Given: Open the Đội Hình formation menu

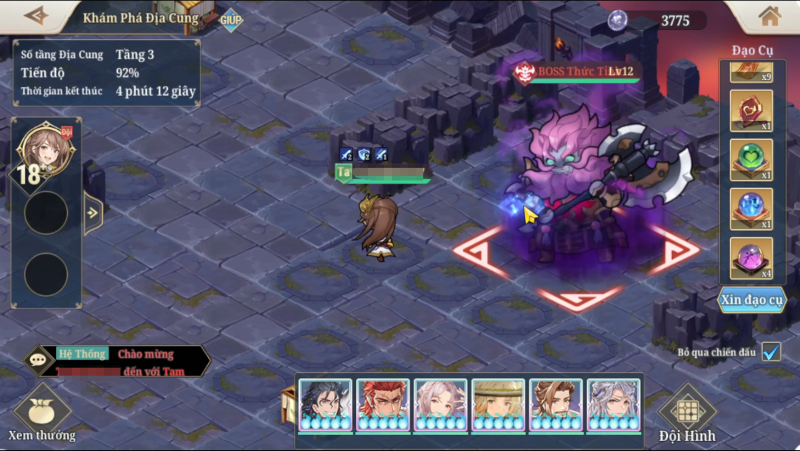Looking at the screenshot, I should pyautogui.click(x=687, y=414).
